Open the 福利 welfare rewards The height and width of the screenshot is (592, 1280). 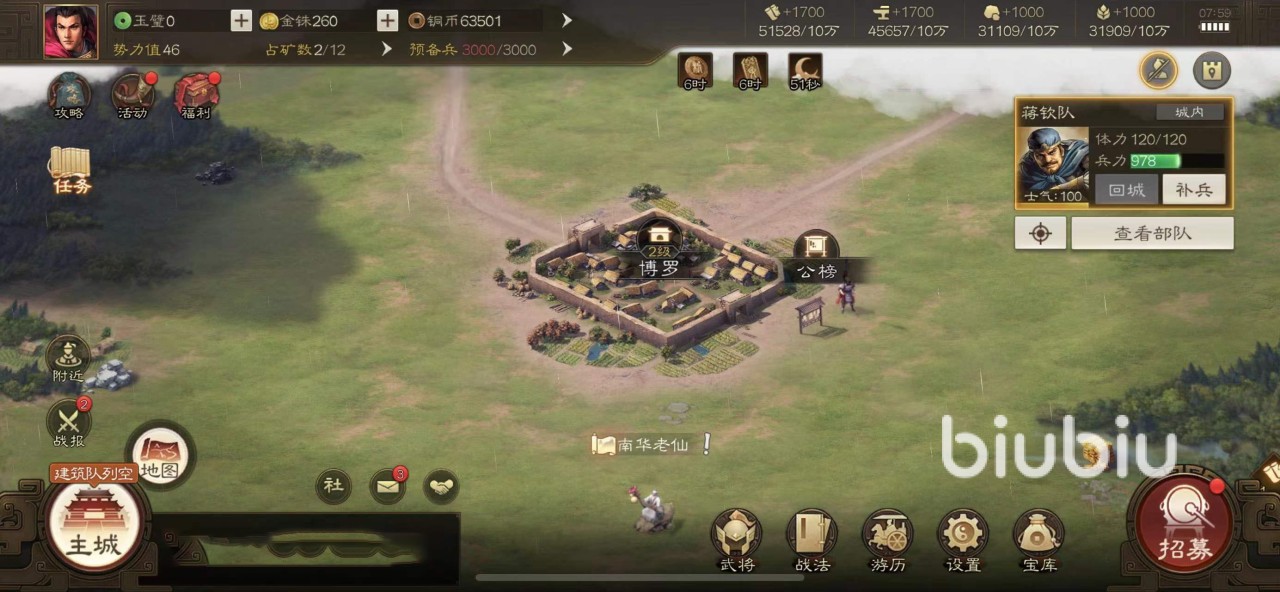pos(197,95)
